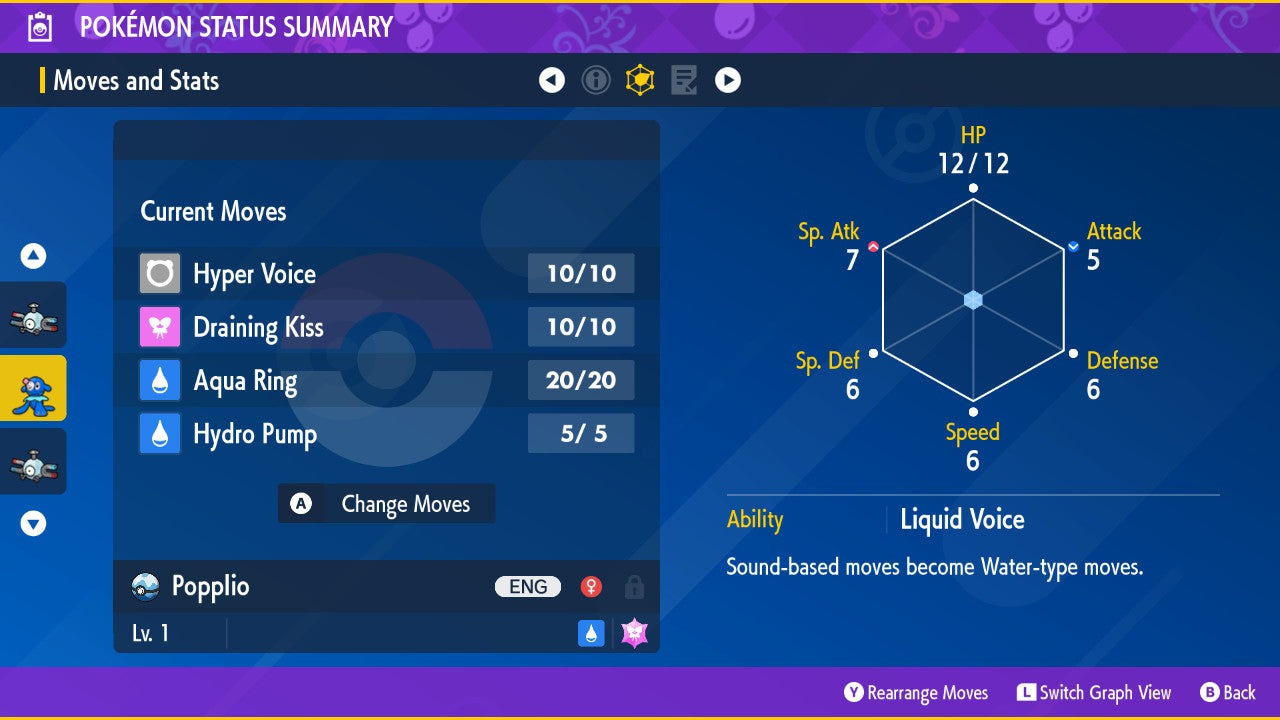Switch to the hexagon stats tab
Image resolution: width=1280 pixels, height=720 pixels.
640,80
